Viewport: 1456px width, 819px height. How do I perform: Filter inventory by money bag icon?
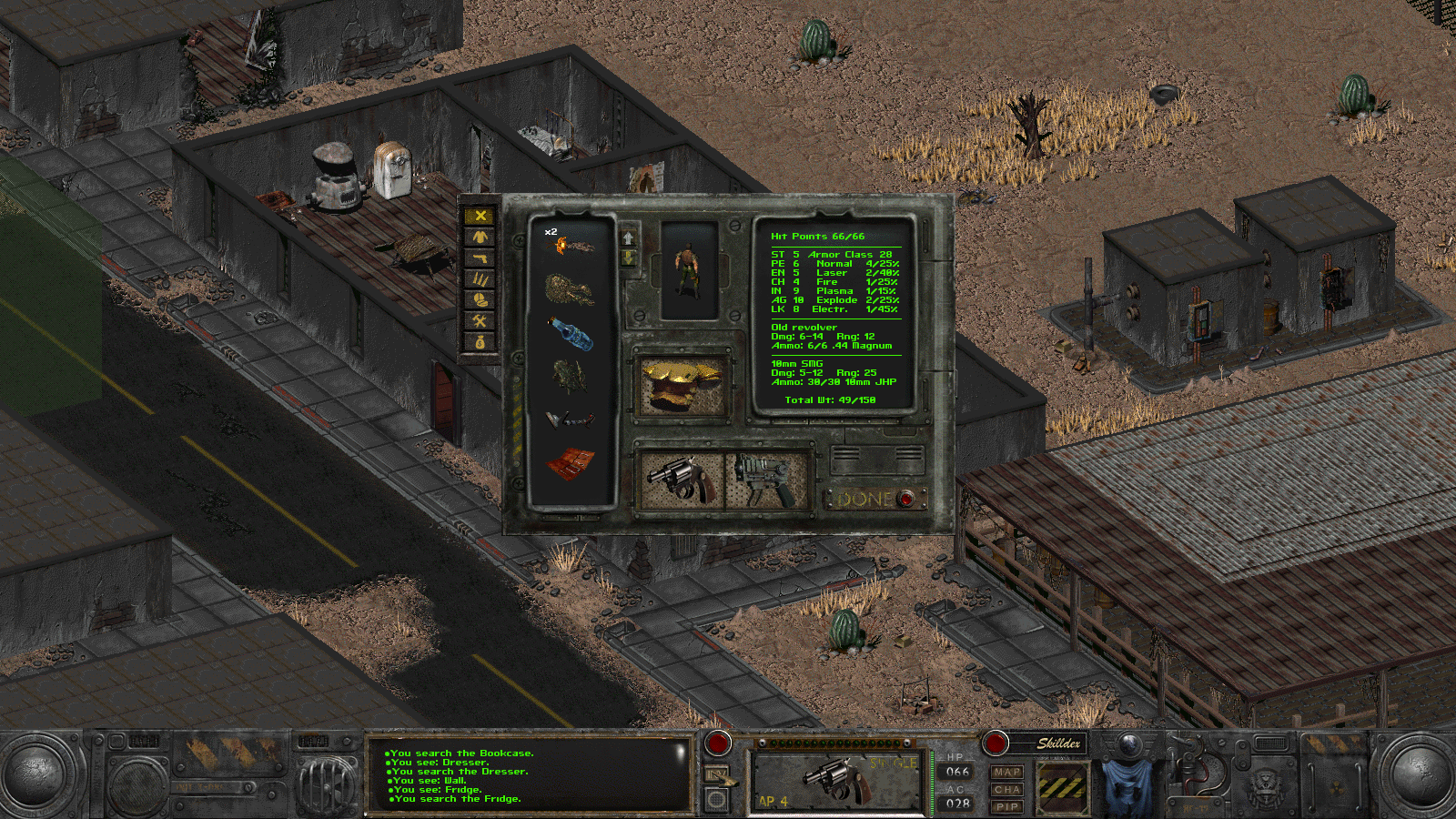[480, 341]
